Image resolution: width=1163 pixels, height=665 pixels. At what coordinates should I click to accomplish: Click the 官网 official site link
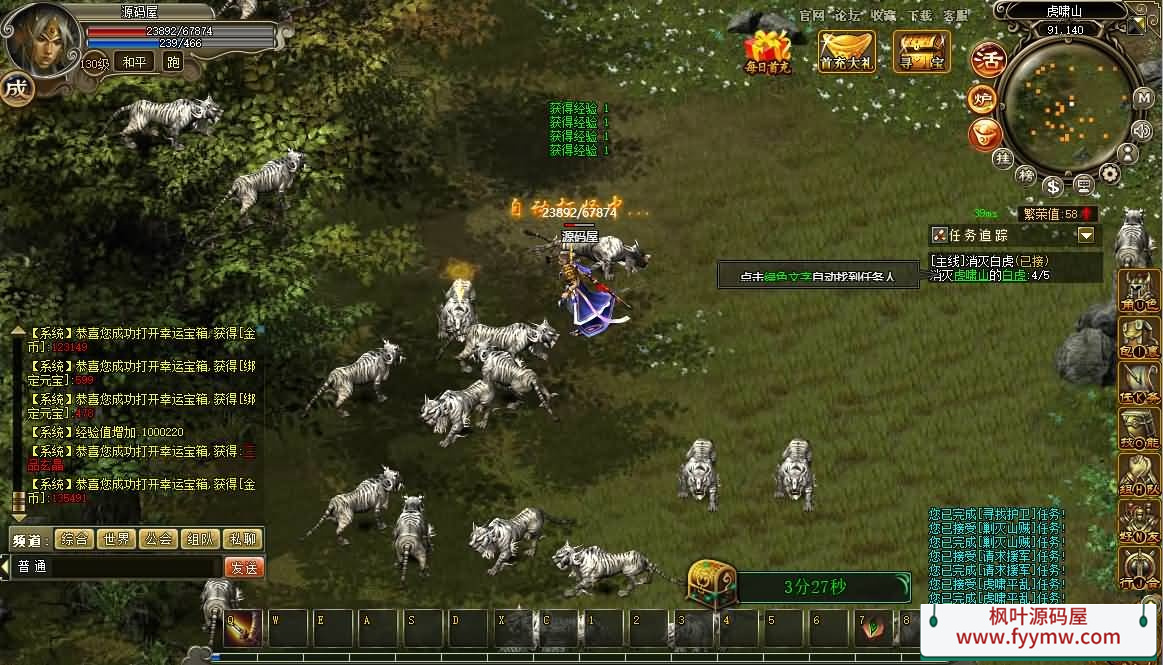click(812, 16)
